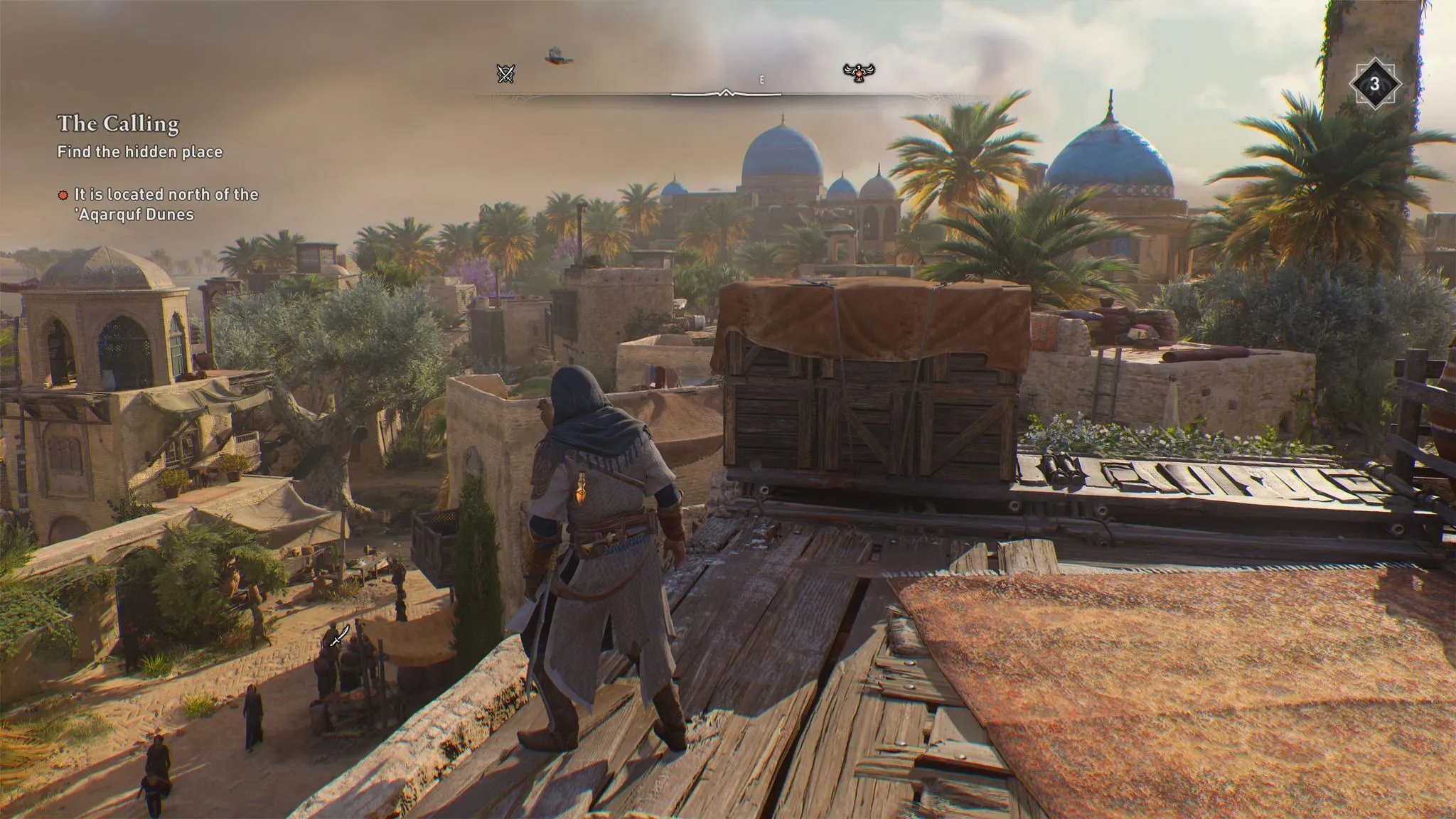Select the objective text Find the hidden place
The image size is (1456, 819).
pos(139,151)
